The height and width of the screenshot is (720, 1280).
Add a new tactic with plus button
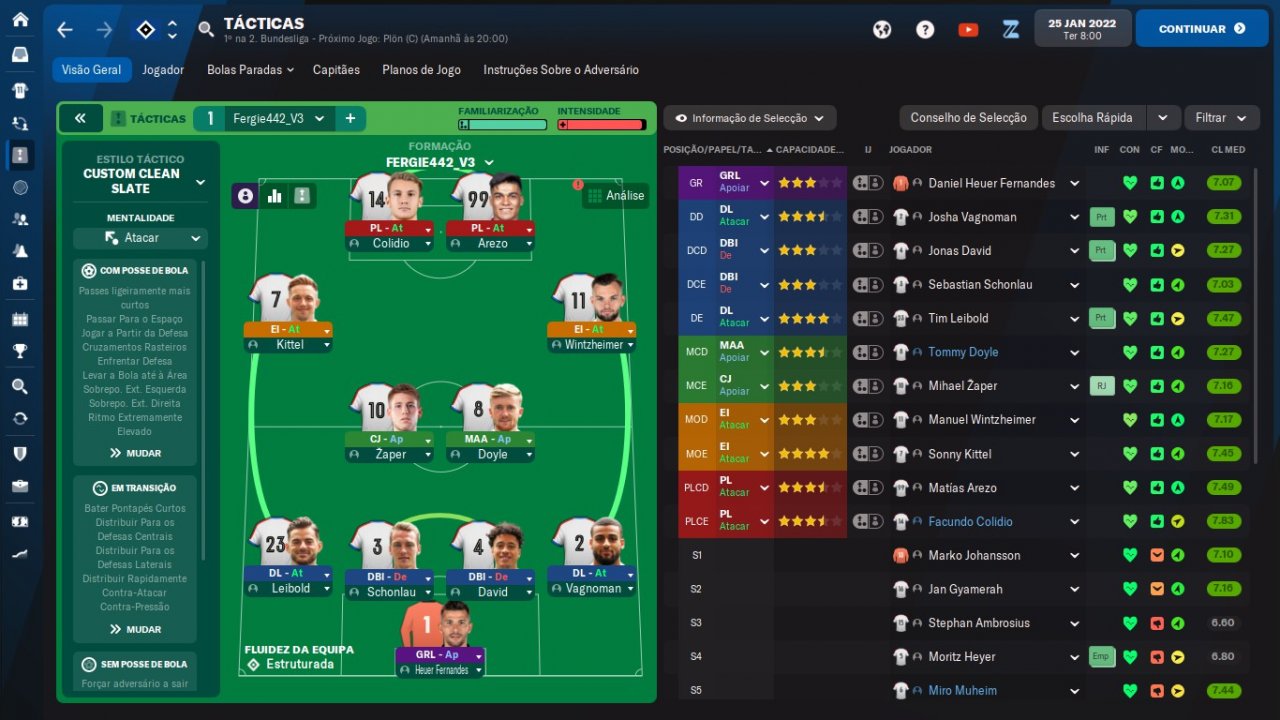(350, 118)
